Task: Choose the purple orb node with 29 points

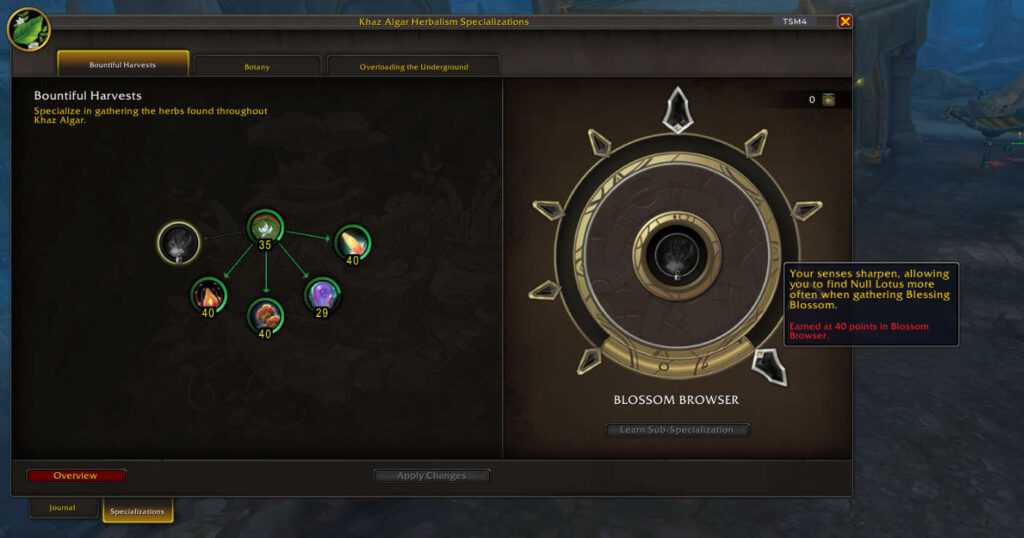Action: 322,295
